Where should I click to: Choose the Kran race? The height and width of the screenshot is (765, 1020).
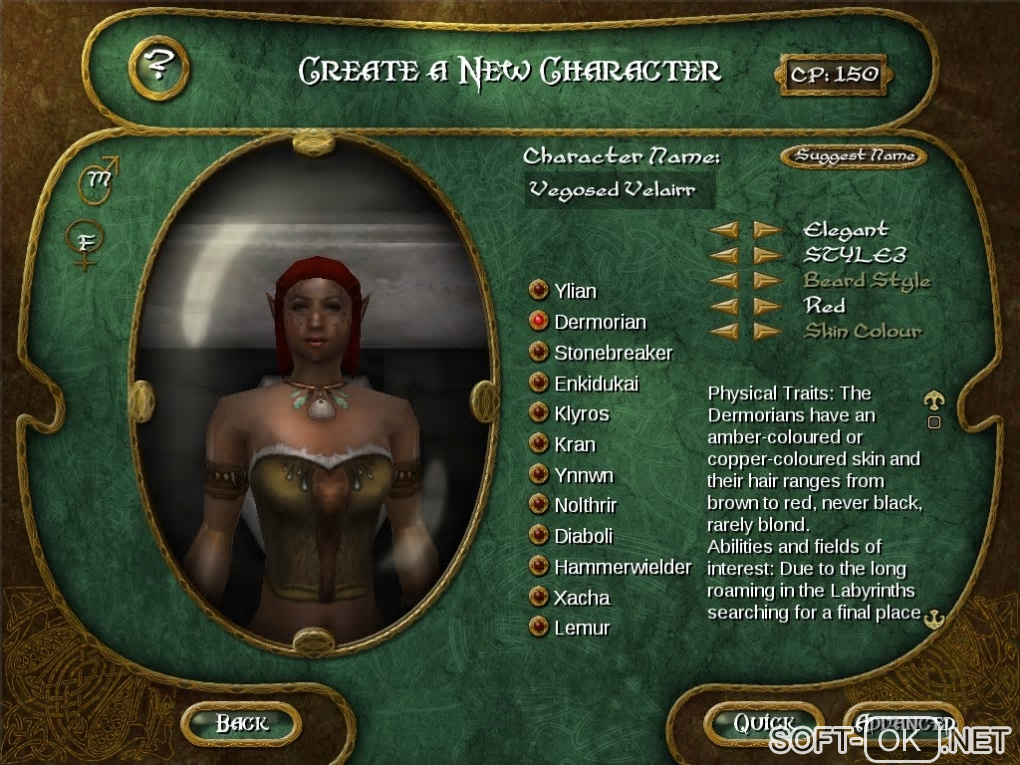539,444
